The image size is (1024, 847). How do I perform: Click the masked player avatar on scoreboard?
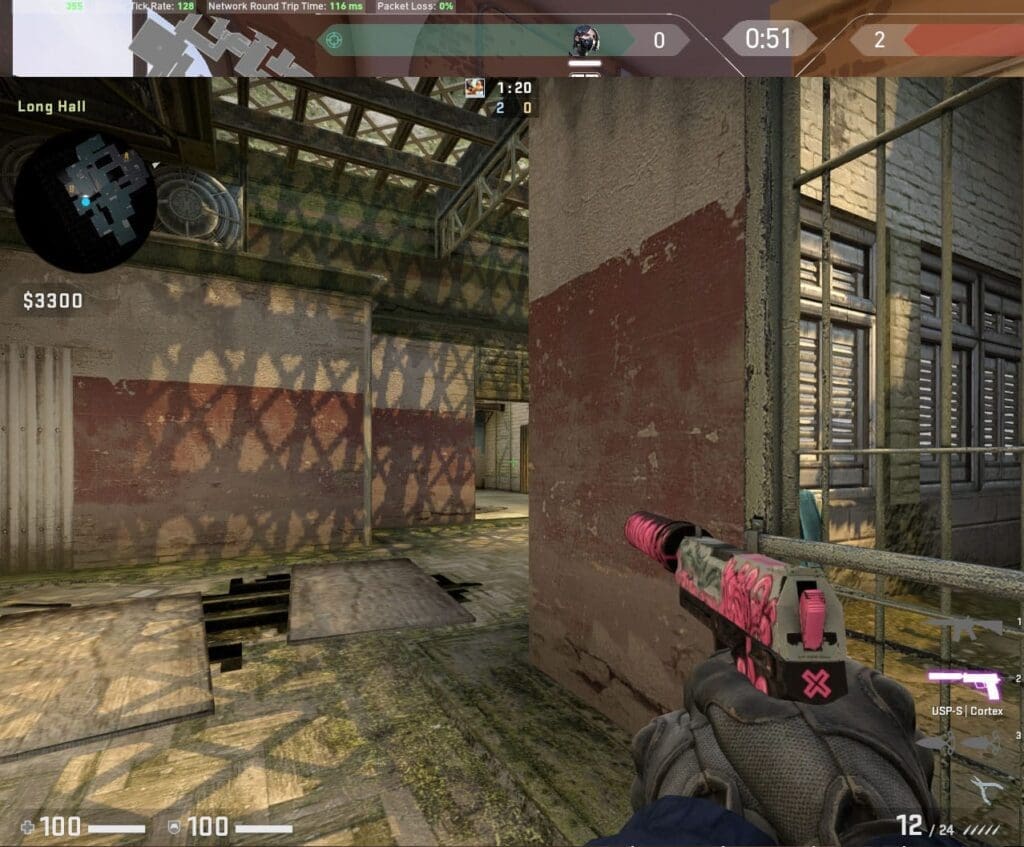(x=585, y=41)
